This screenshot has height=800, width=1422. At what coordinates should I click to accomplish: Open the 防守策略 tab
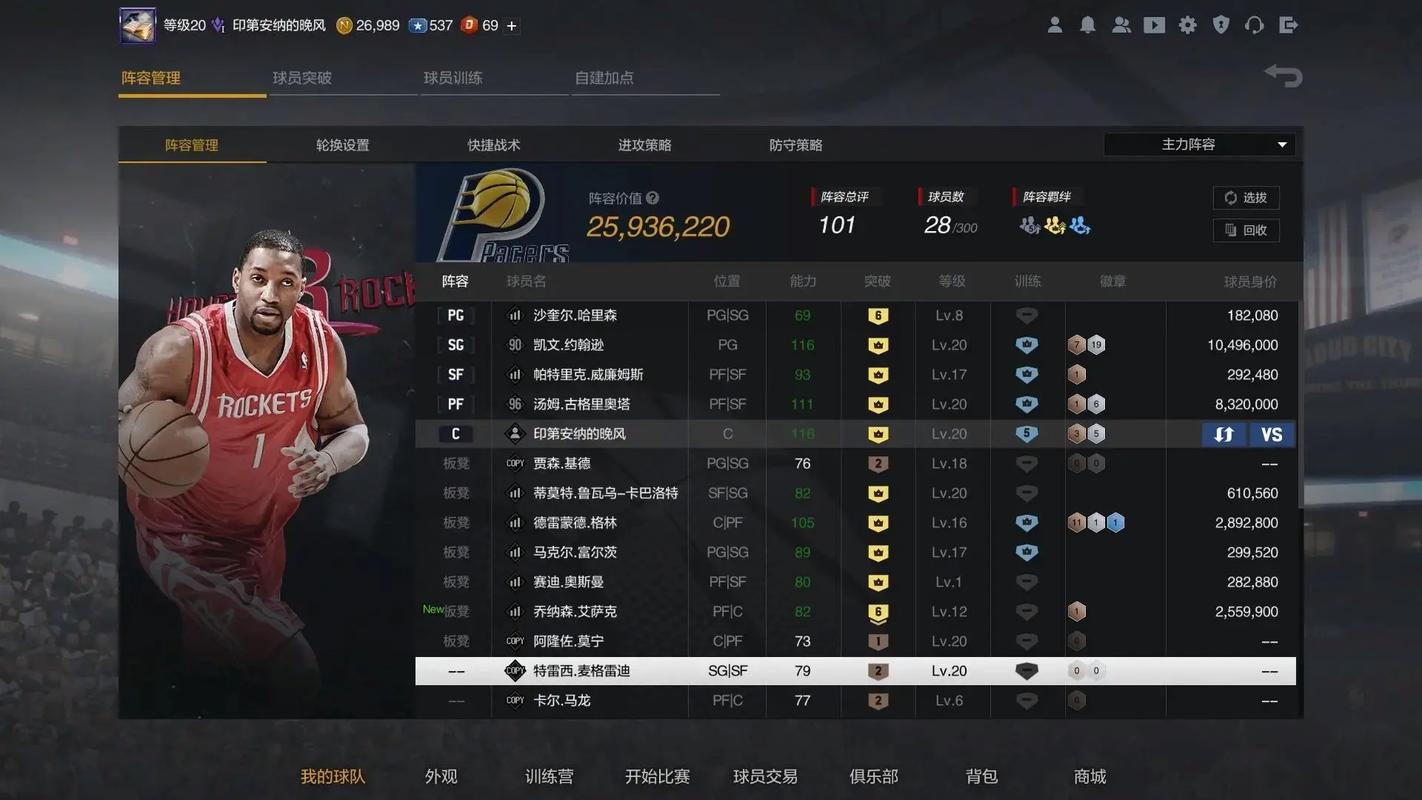794,144
